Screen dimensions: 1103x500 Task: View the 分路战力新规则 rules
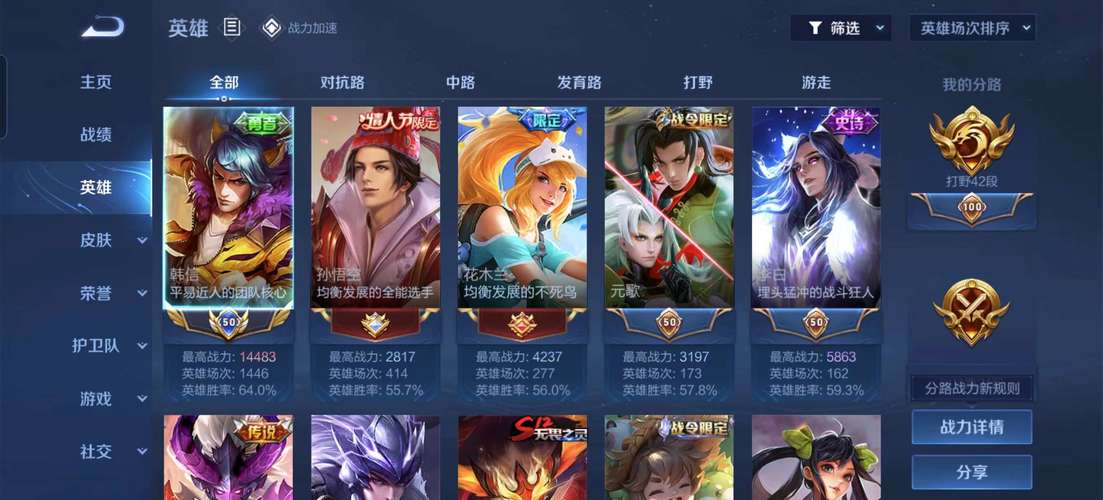[x=971, y=388]
